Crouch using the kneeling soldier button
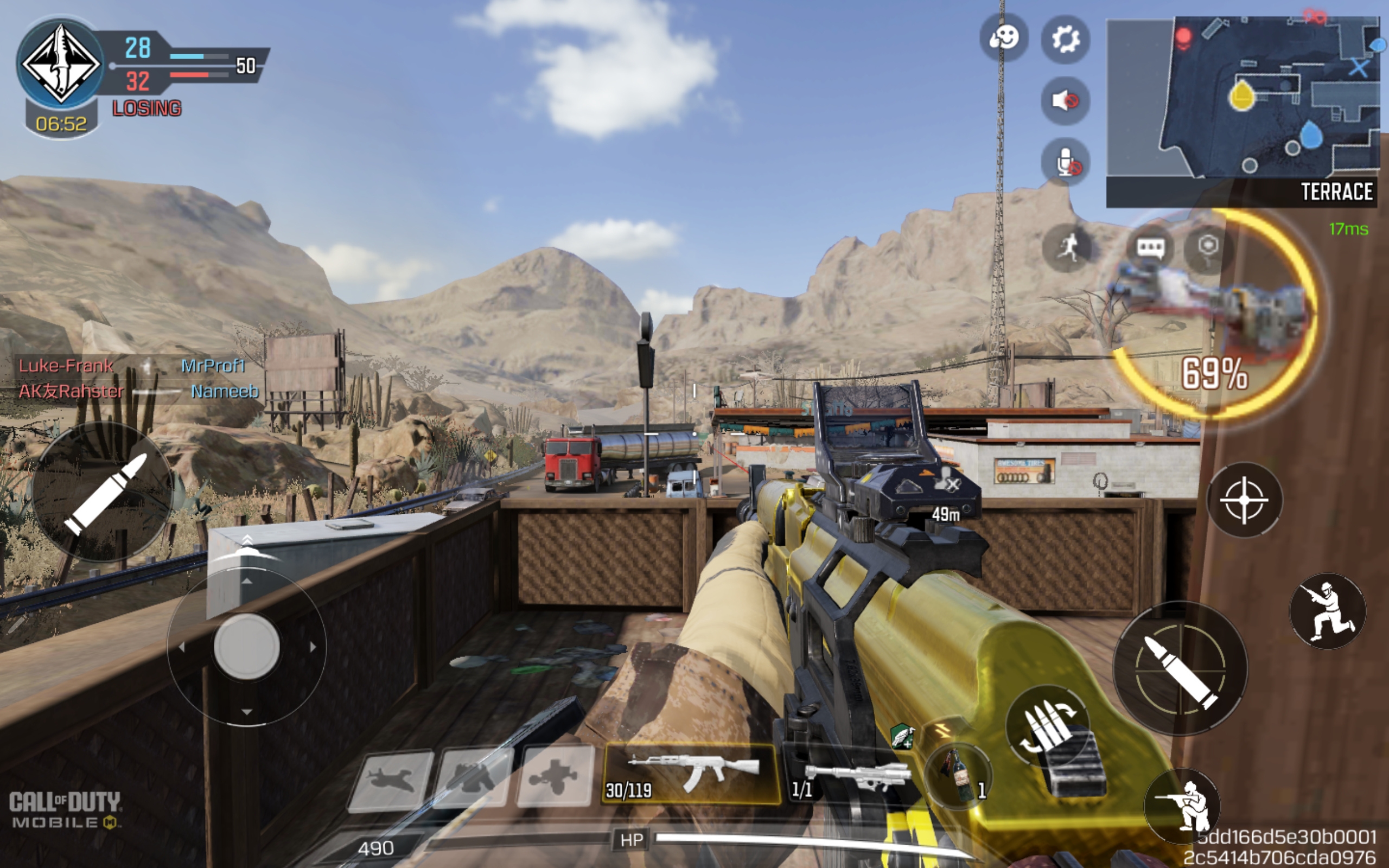Screen dimensions: 1389x868 tap(1182, 806)
